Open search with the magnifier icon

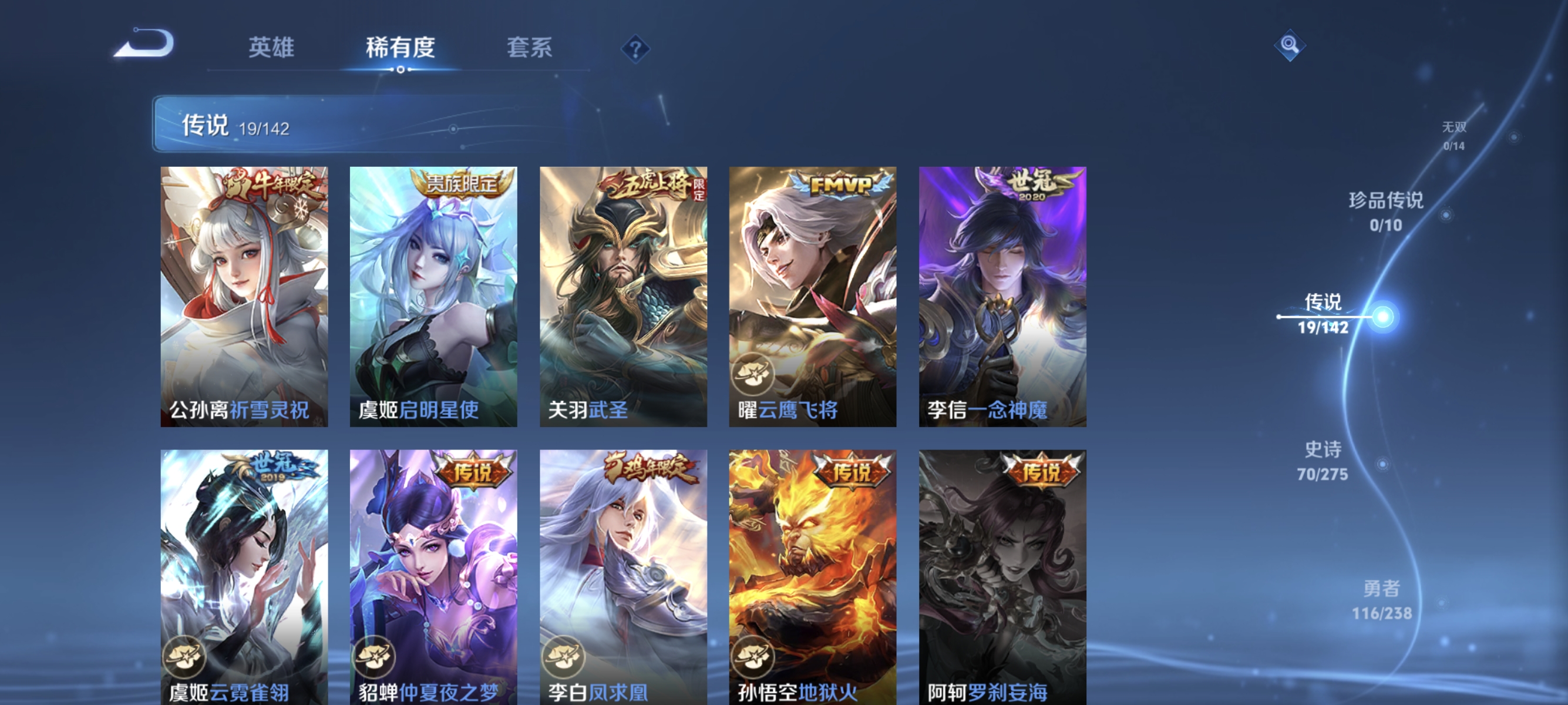click(x=1290, y=45)
